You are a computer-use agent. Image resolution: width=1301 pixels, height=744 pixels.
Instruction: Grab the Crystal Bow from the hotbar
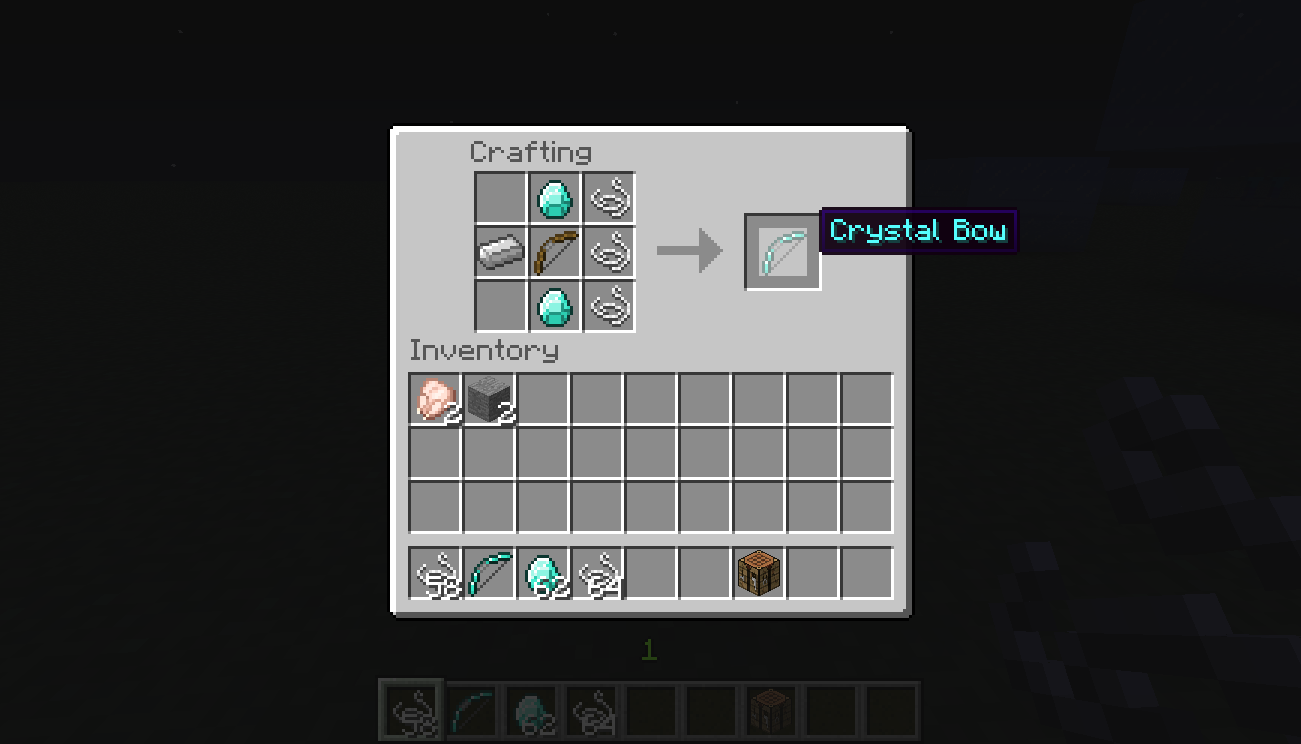(x=489, y=571)
